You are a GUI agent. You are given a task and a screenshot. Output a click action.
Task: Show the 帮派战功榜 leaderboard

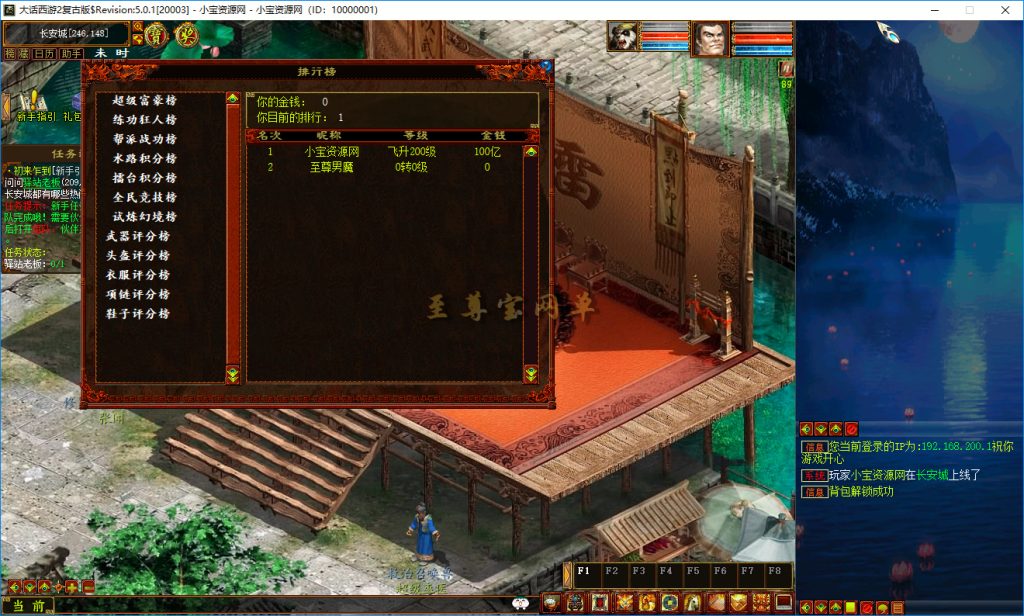point(144,139)
